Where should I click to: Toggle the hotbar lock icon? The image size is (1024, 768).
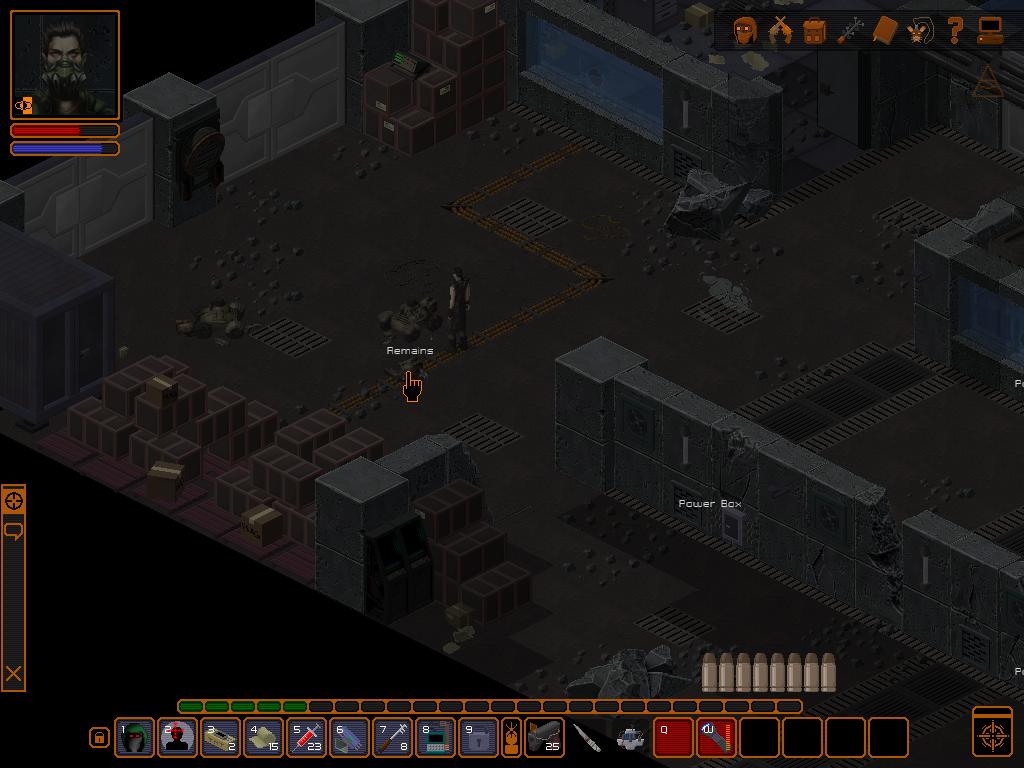pyautogui.click(x=99, y=738)
